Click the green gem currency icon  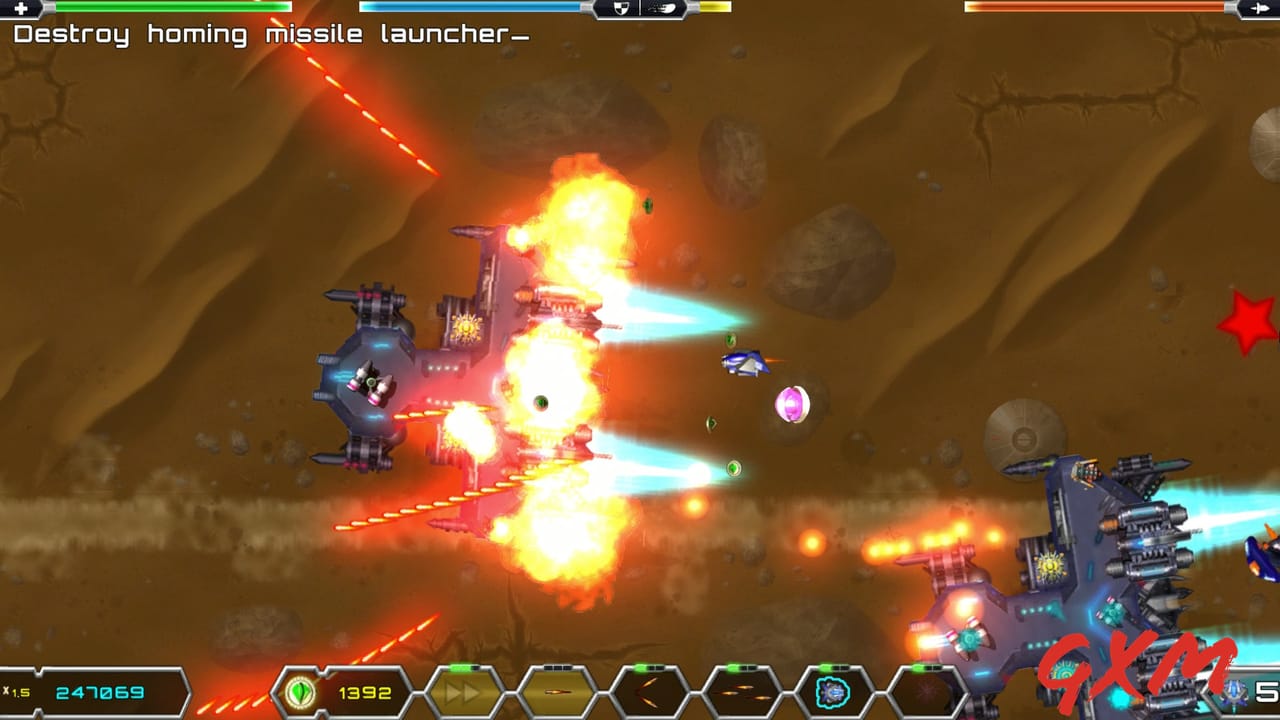click(x=299, y=691)
